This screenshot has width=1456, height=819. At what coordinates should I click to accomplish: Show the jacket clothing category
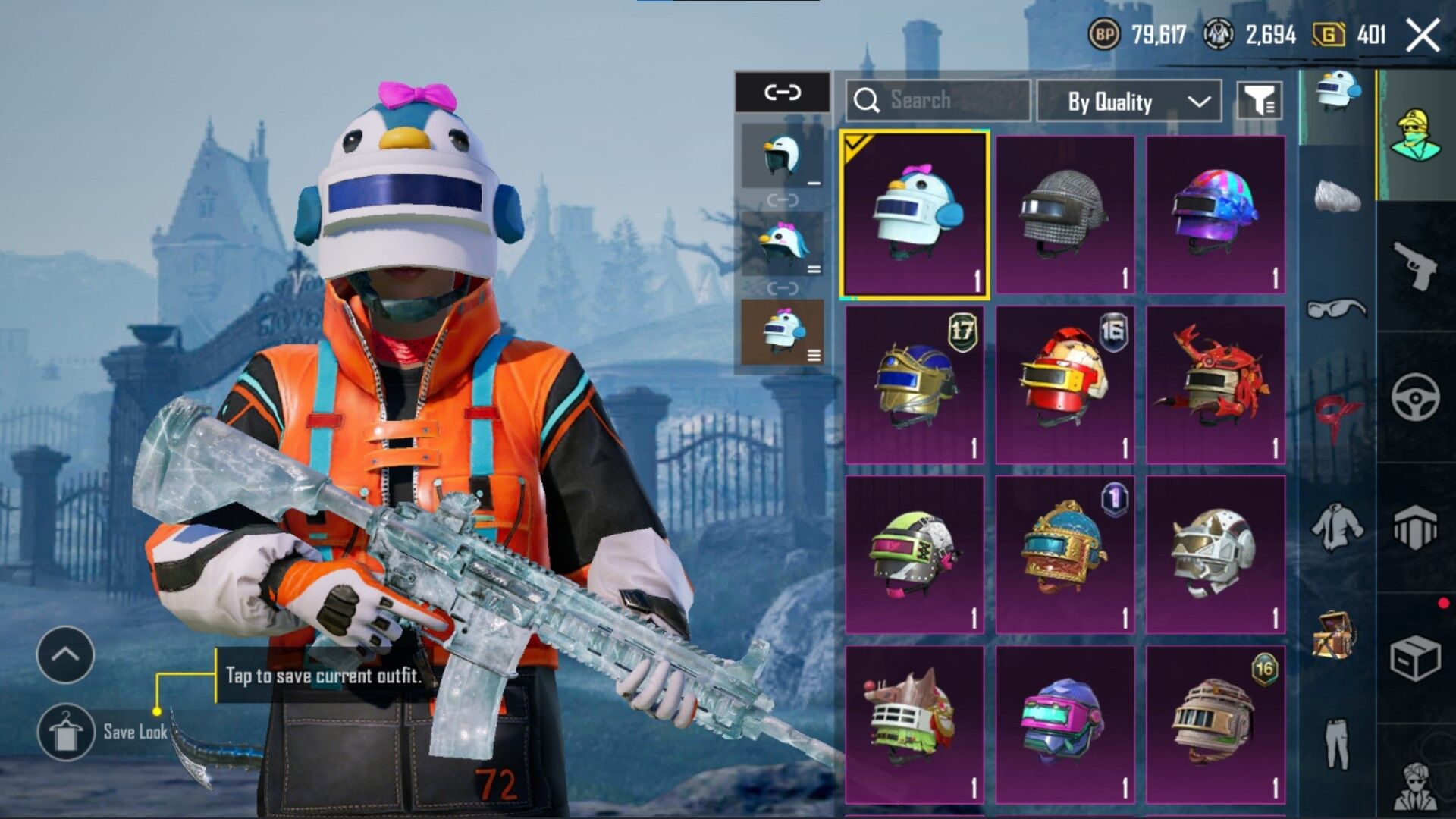pyautogui.click(x=1336, y=526)
